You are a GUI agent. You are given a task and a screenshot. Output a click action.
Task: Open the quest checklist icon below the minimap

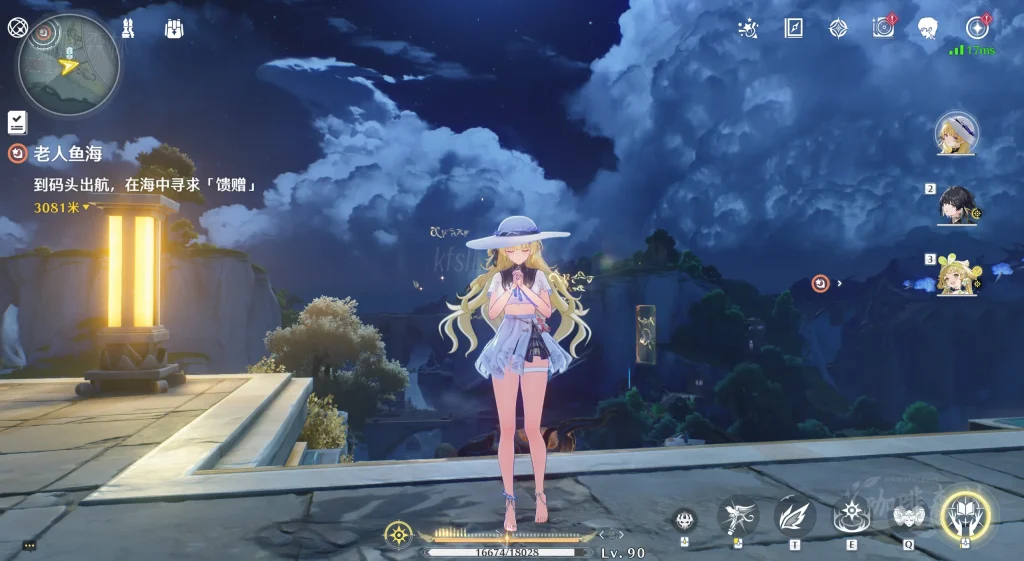(17, 122)
